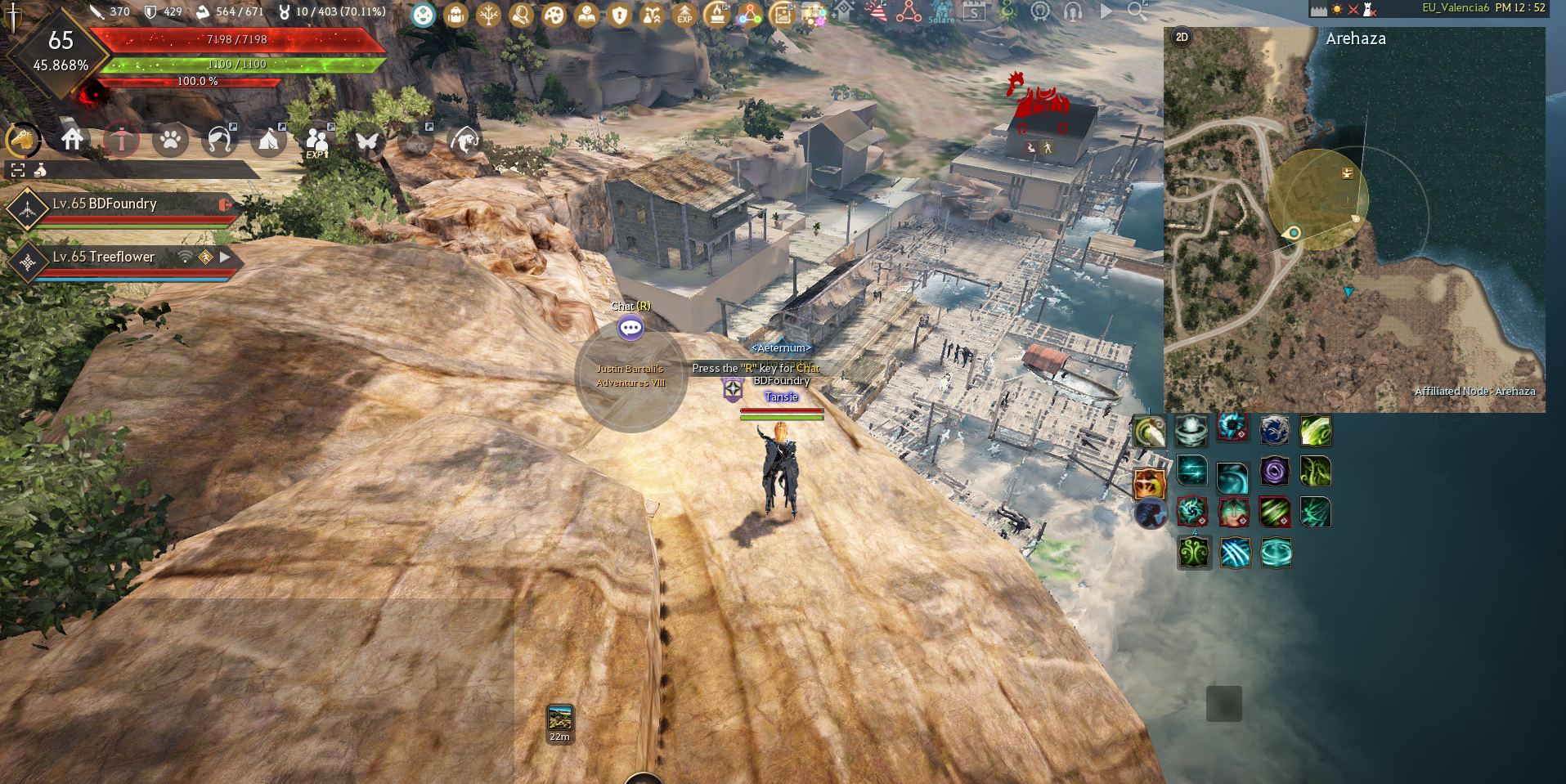Viewport: 1566px width, 784px height.
Task: Select the tent camp icon
Action: [268, 141]
